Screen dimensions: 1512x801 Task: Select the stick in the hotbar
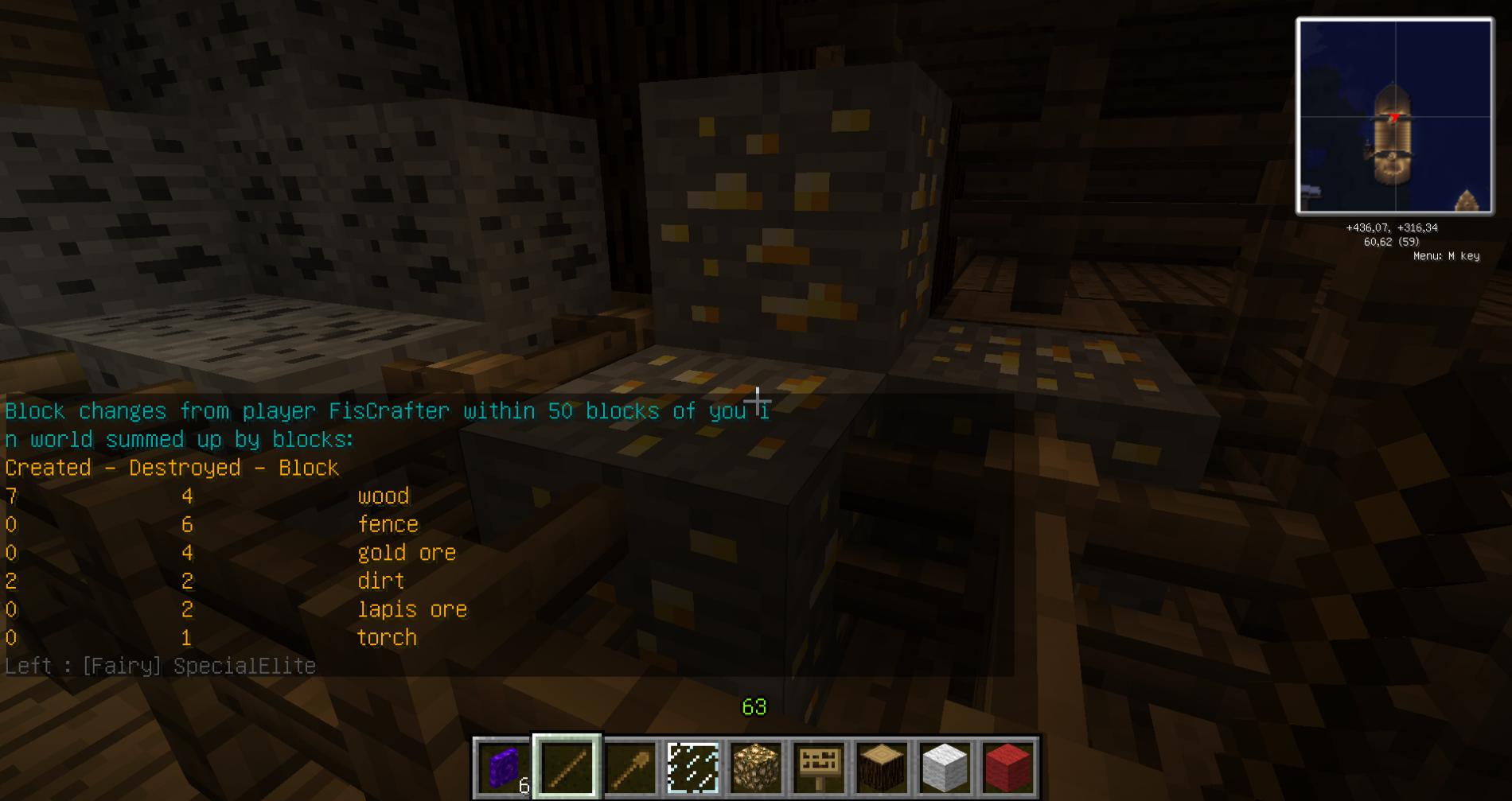[x=567, y=767]
